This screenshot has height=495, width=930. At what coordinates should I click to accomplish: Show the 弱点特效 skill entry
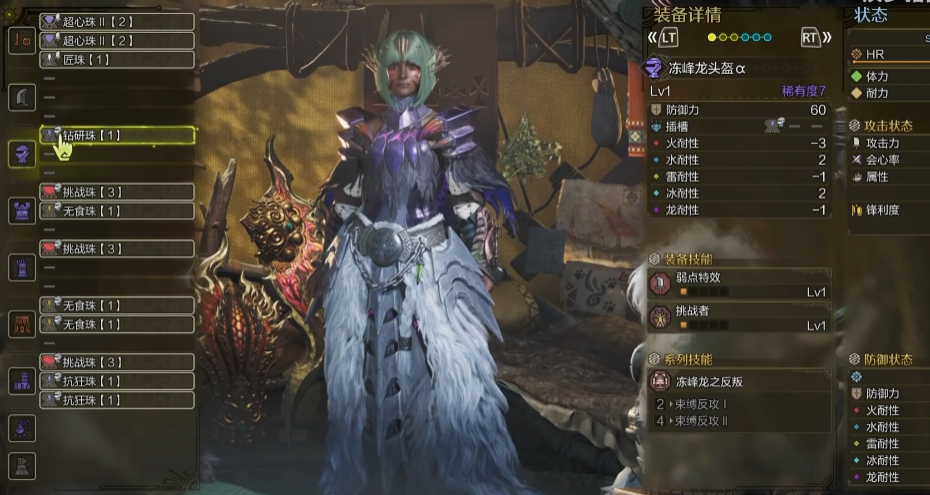coord(740,285)
